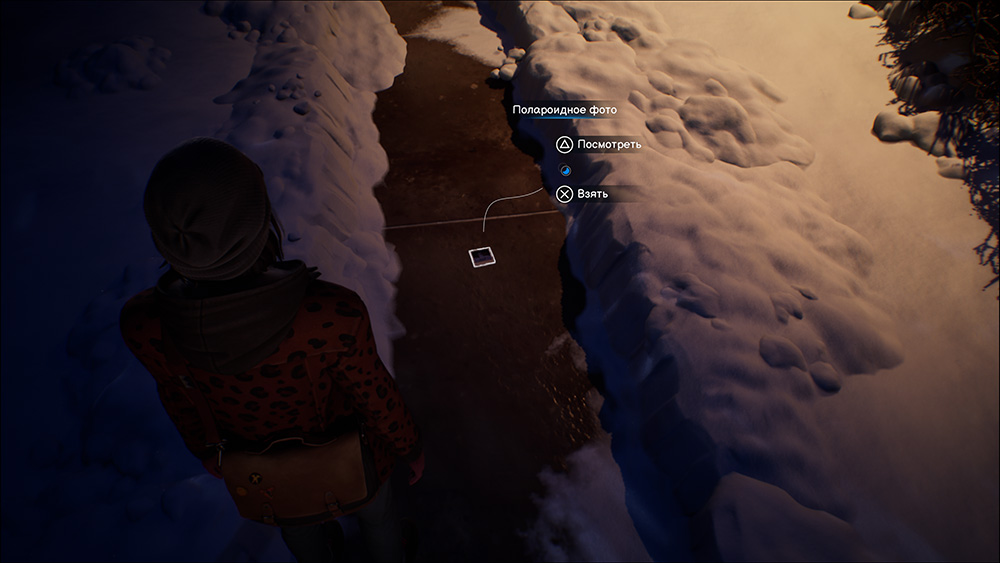Choose the "Посмотреть" interaction option

pyautogui.click(x=600, y=145)
